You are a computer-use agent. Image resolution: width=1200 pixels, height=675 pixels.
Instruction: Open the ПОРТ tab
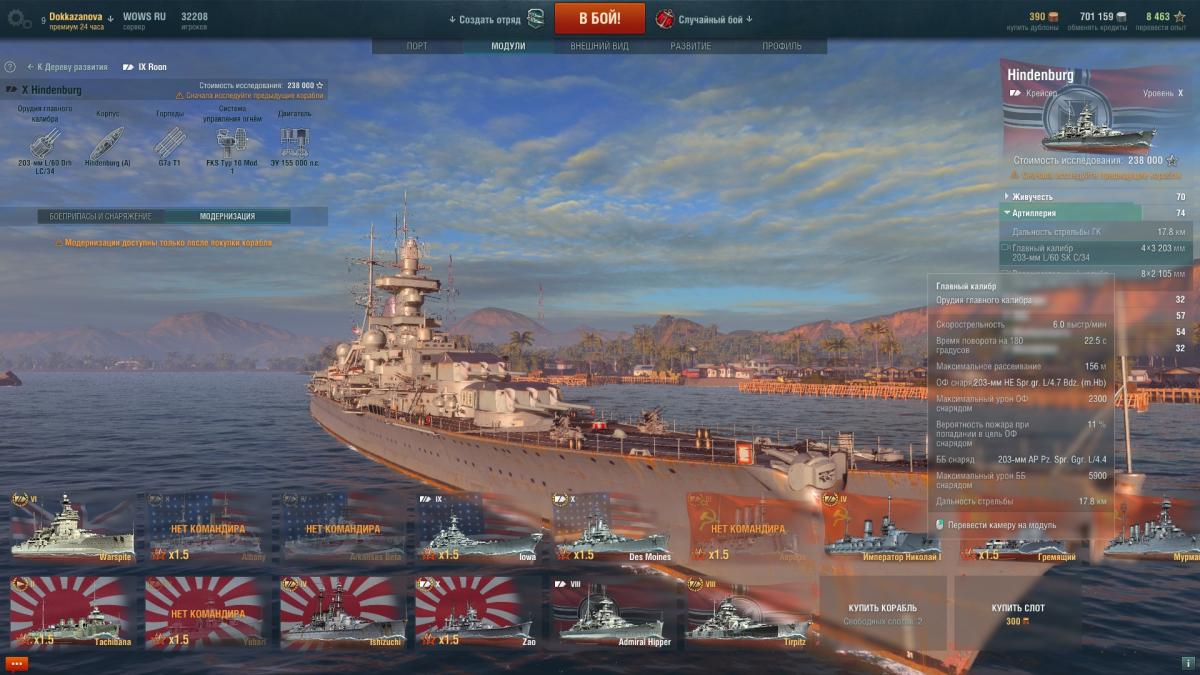coord(417,47)
